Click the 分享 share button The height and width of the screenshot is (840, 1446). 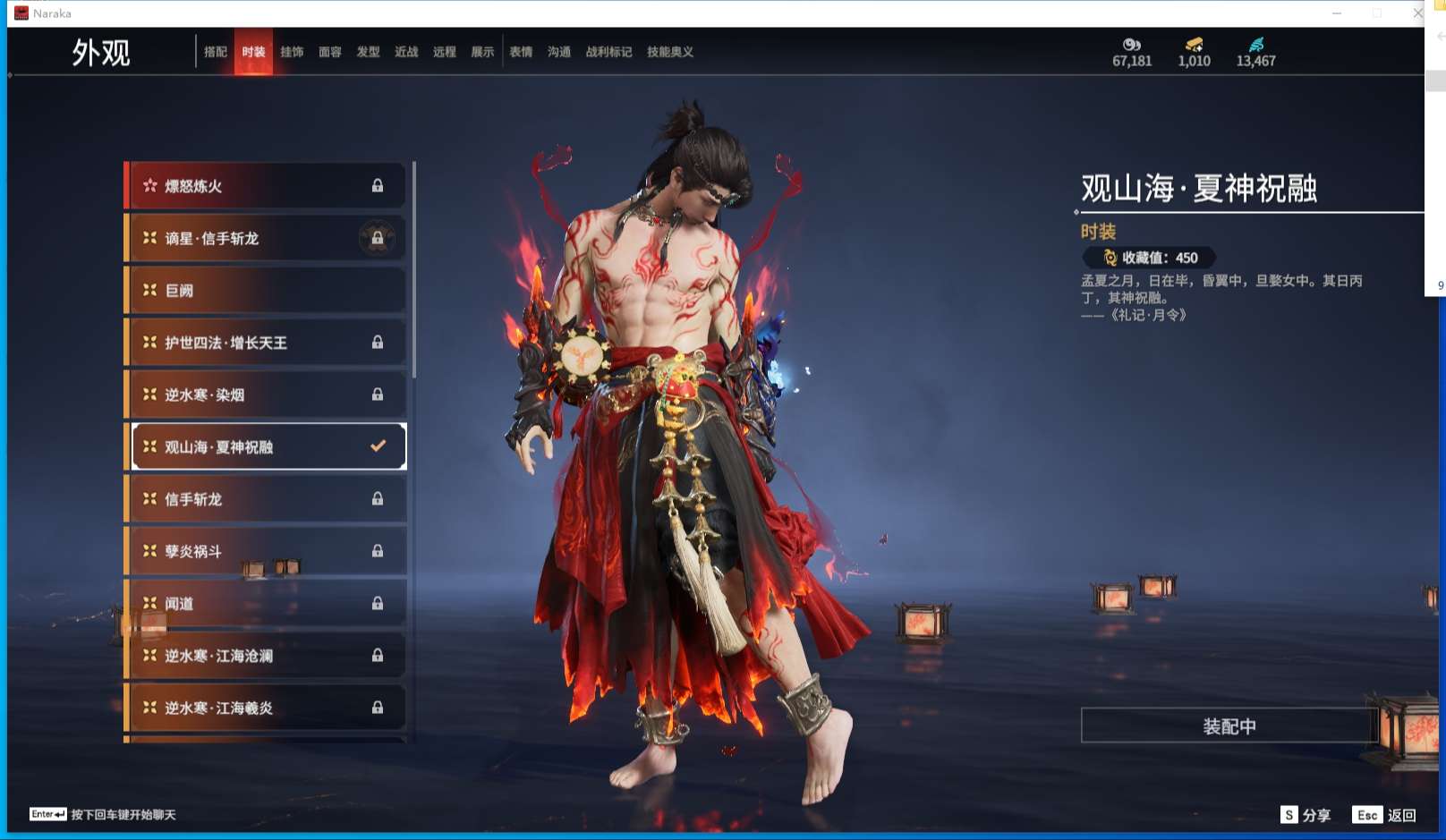pyautogui.click(x=1306, y=815)
